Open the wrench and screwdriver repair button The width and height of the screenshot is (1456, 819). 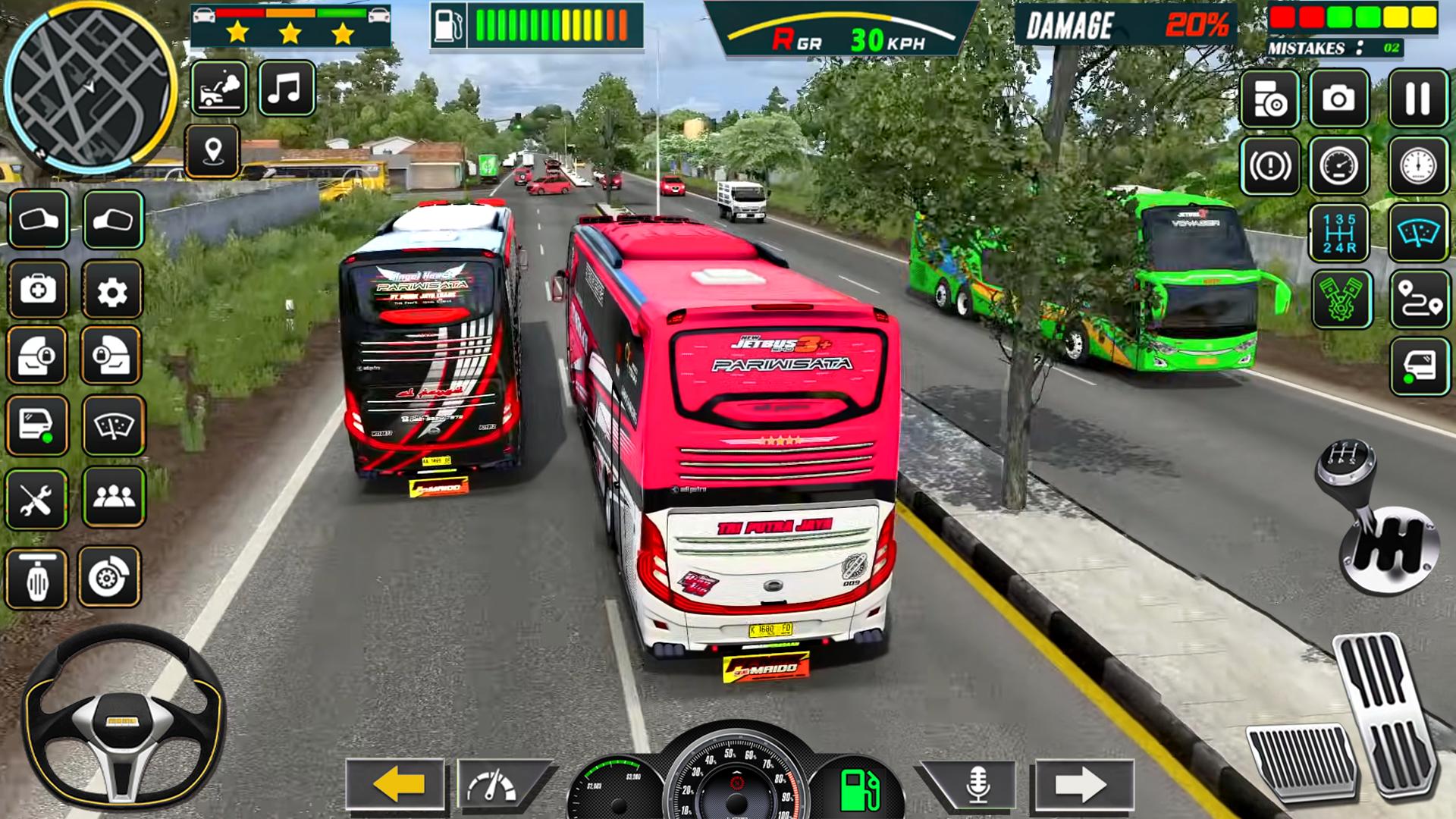(36, 499)
